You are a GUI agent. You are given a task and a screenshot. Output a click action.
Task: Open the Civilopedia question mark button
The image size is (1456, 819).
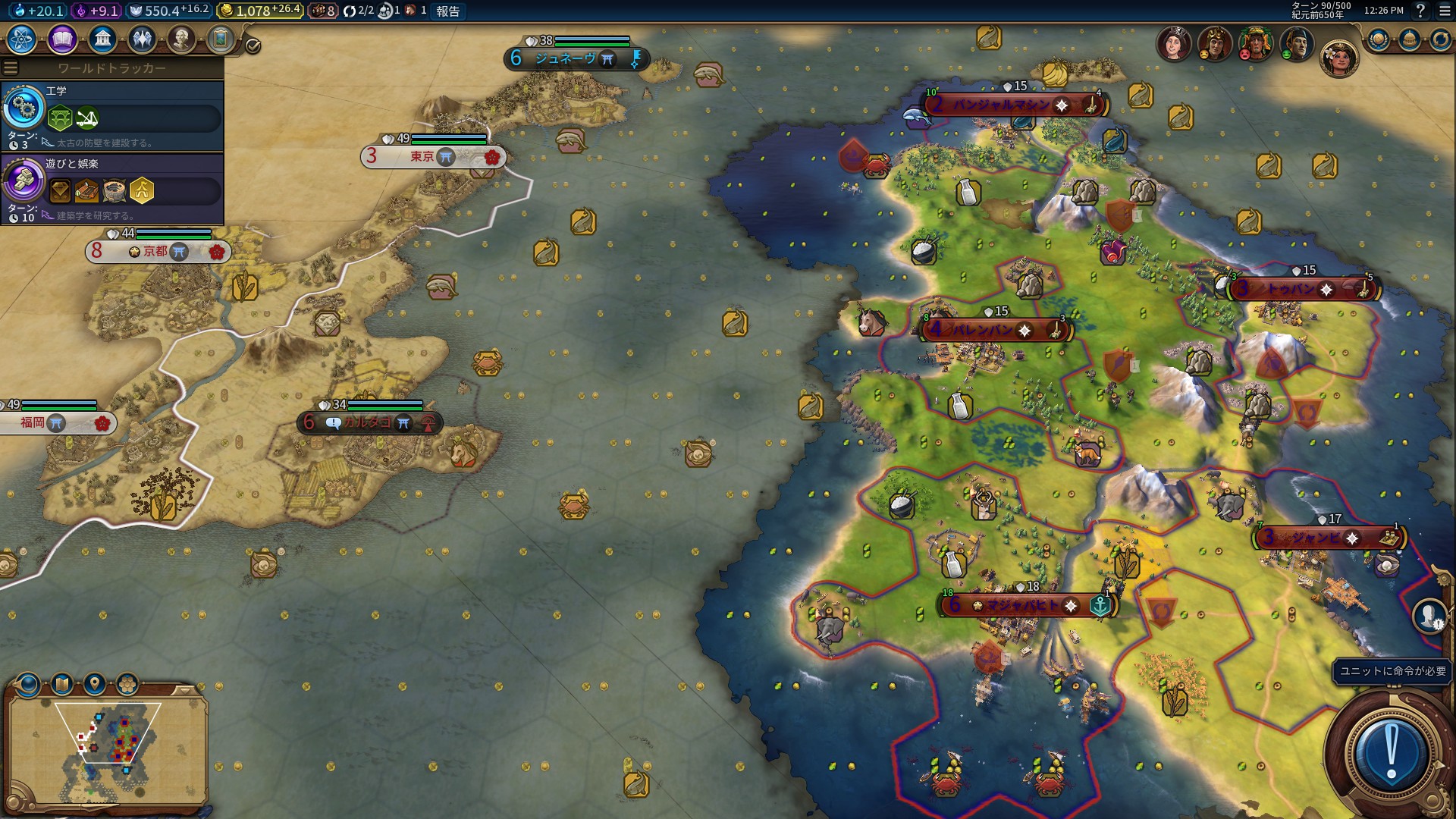coord(1420,11)
